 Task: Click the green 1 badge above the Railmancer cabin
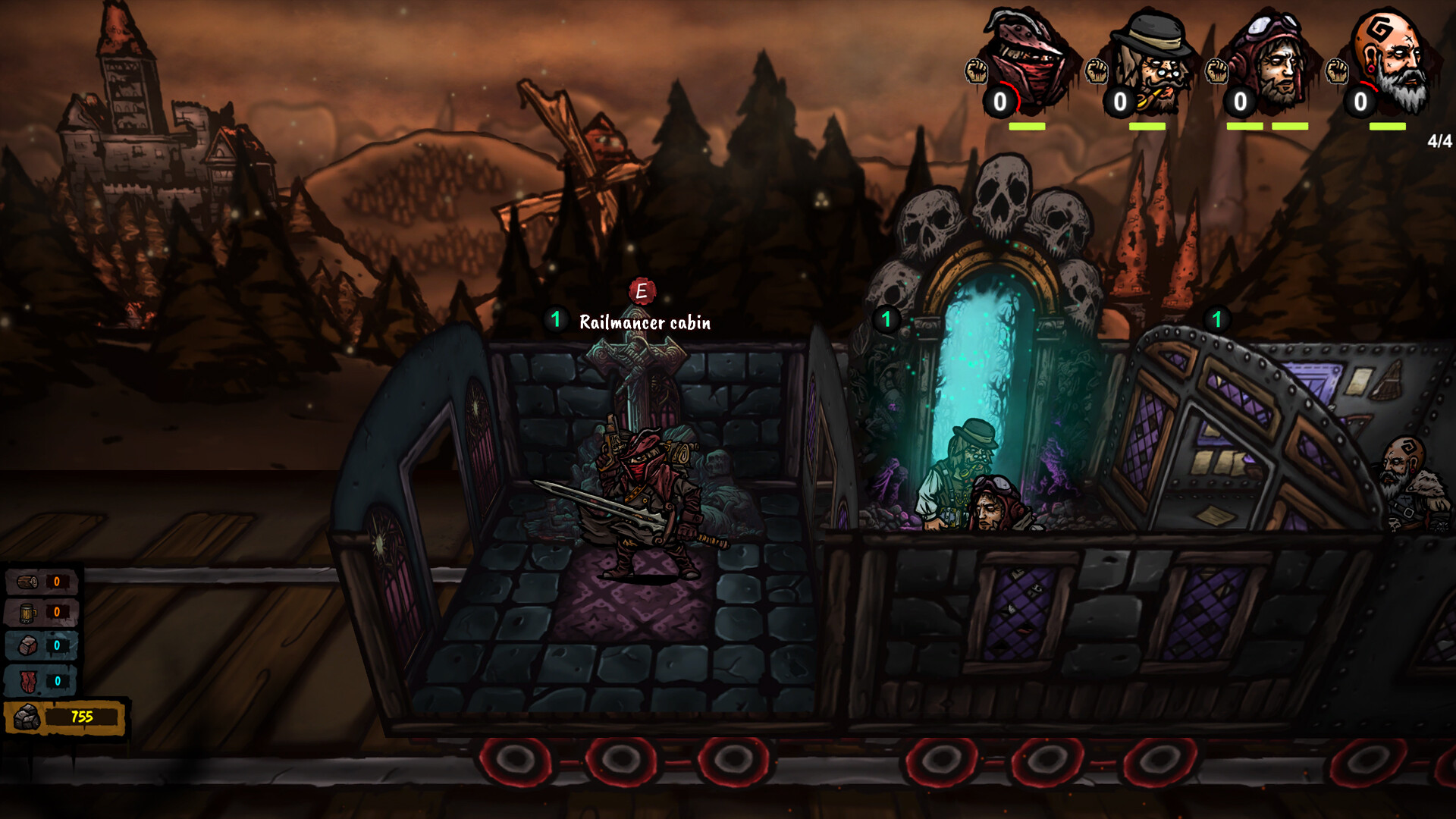tap(556, 320)
